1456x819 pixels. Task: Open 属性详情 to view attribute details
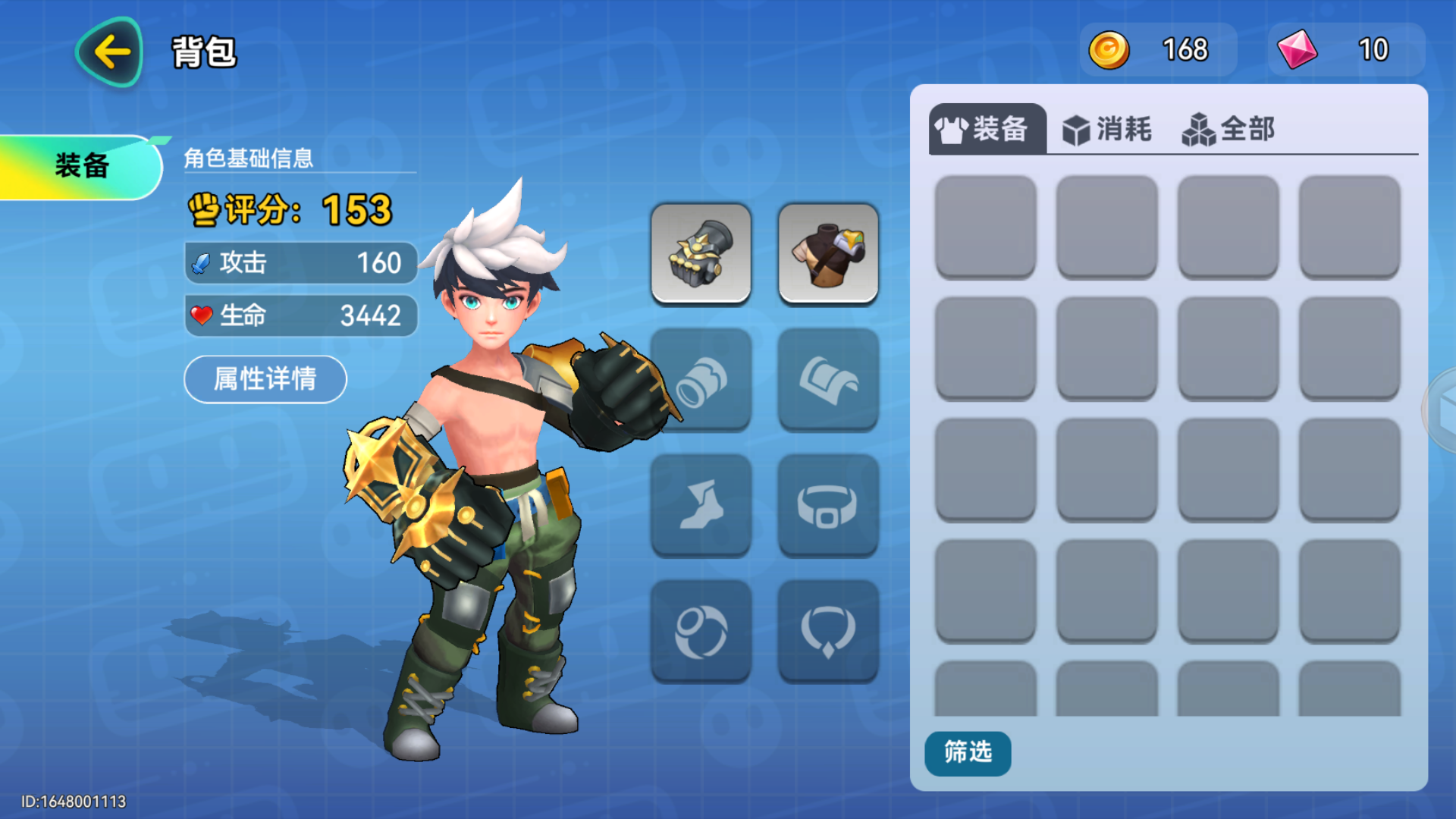[x=265, y=379]
